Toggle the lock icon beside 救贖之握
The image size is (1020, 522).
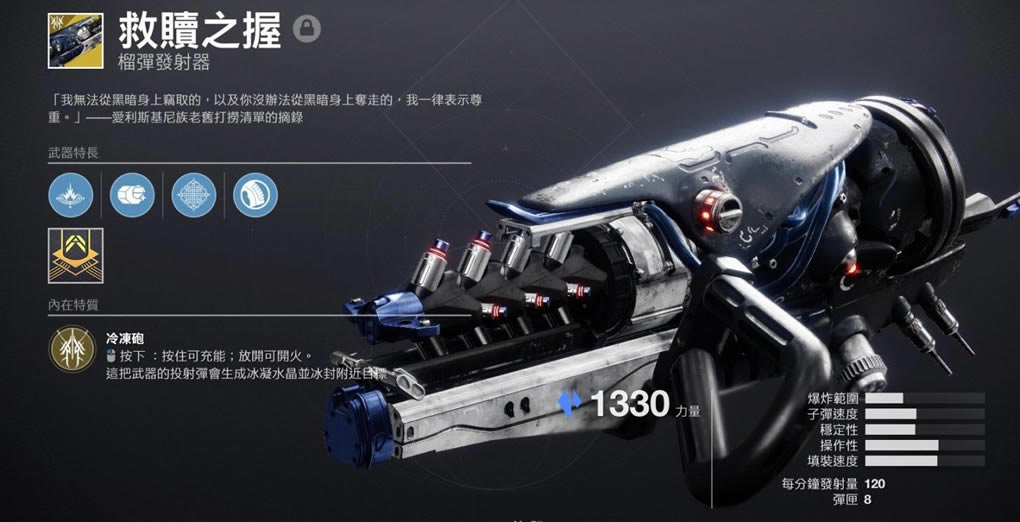(x=307, y=29)
